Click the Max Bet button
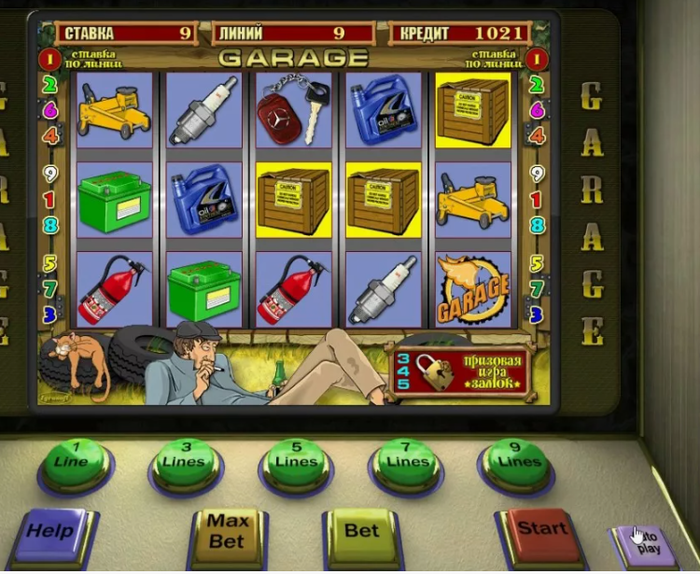 pos(227,531)
